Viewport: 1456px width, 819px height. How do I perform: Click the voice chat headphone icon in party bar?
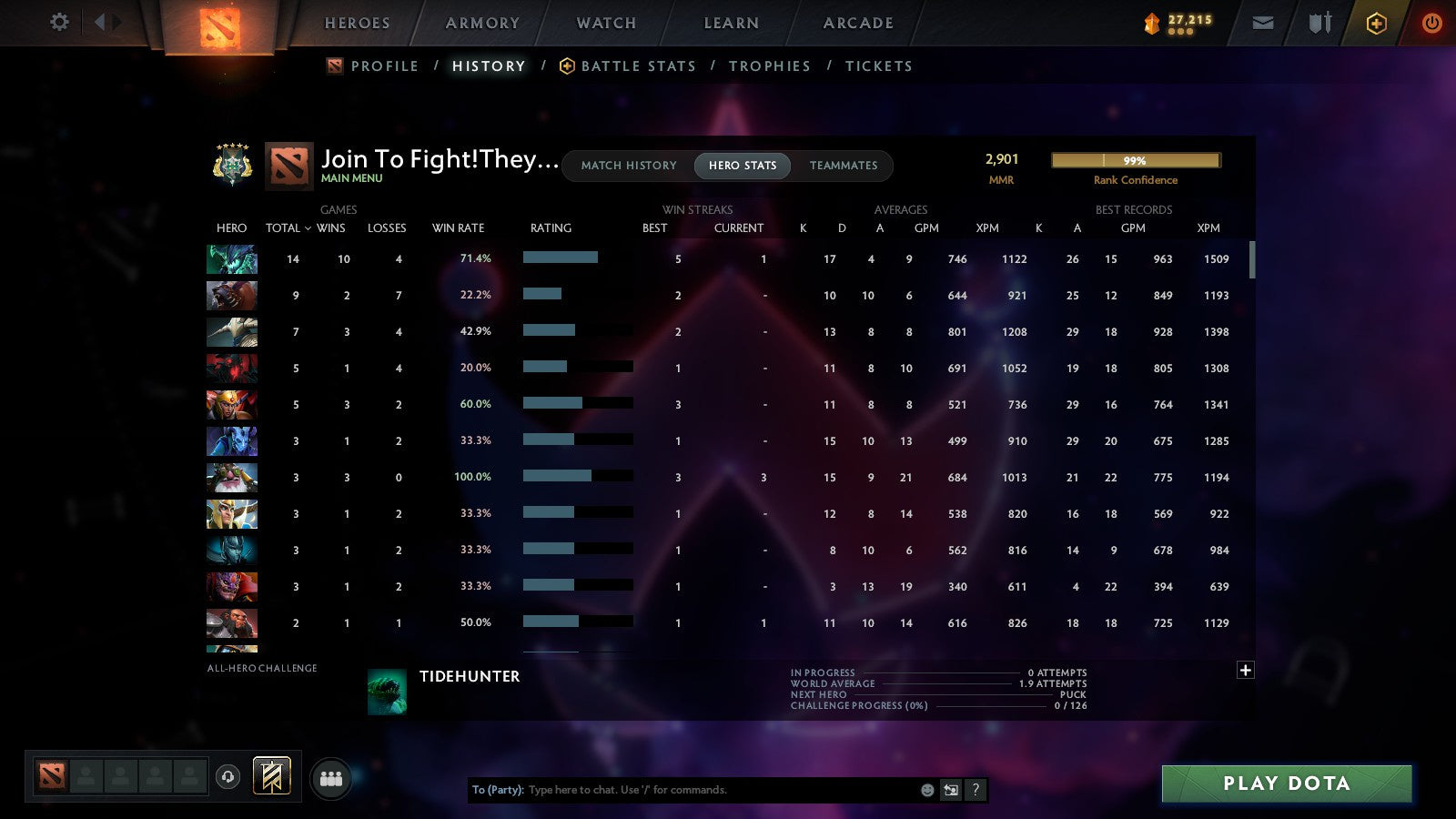tap(226, 774)
